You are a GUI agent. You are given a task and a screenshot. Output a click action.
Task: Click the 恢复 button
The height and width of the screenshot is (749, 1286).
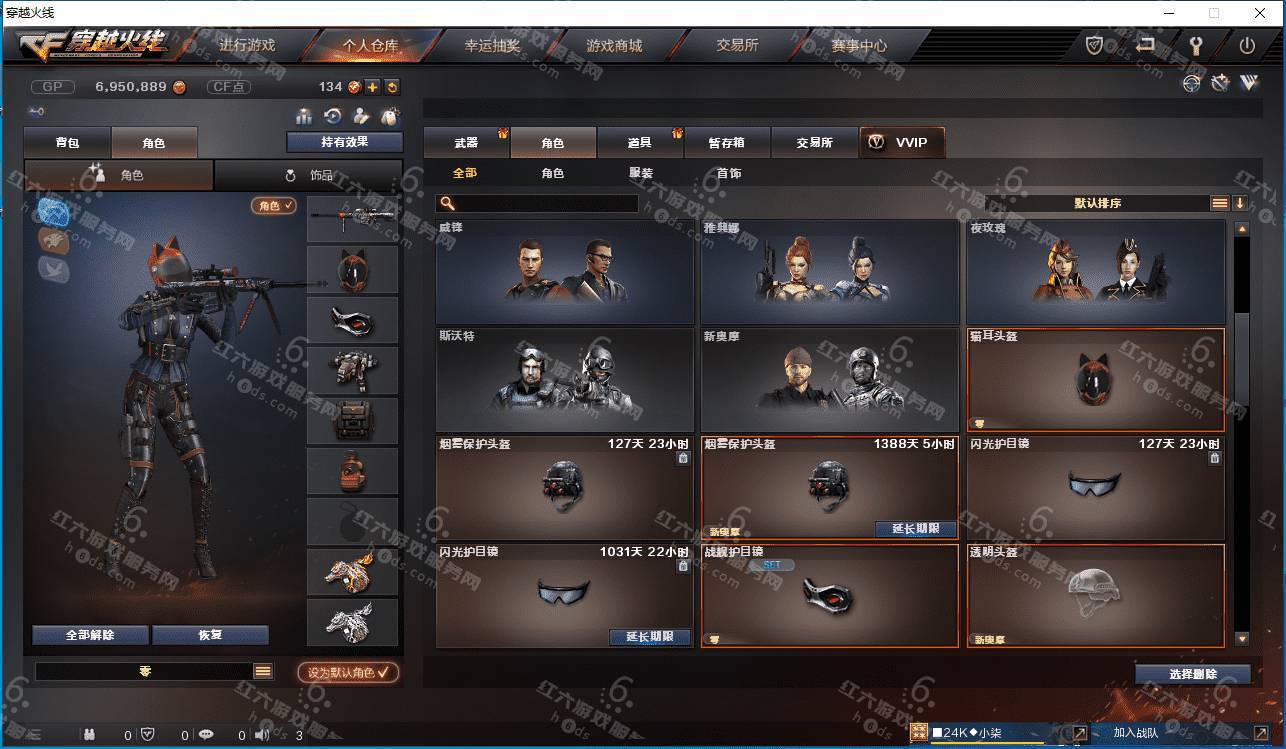click(210, 635)
